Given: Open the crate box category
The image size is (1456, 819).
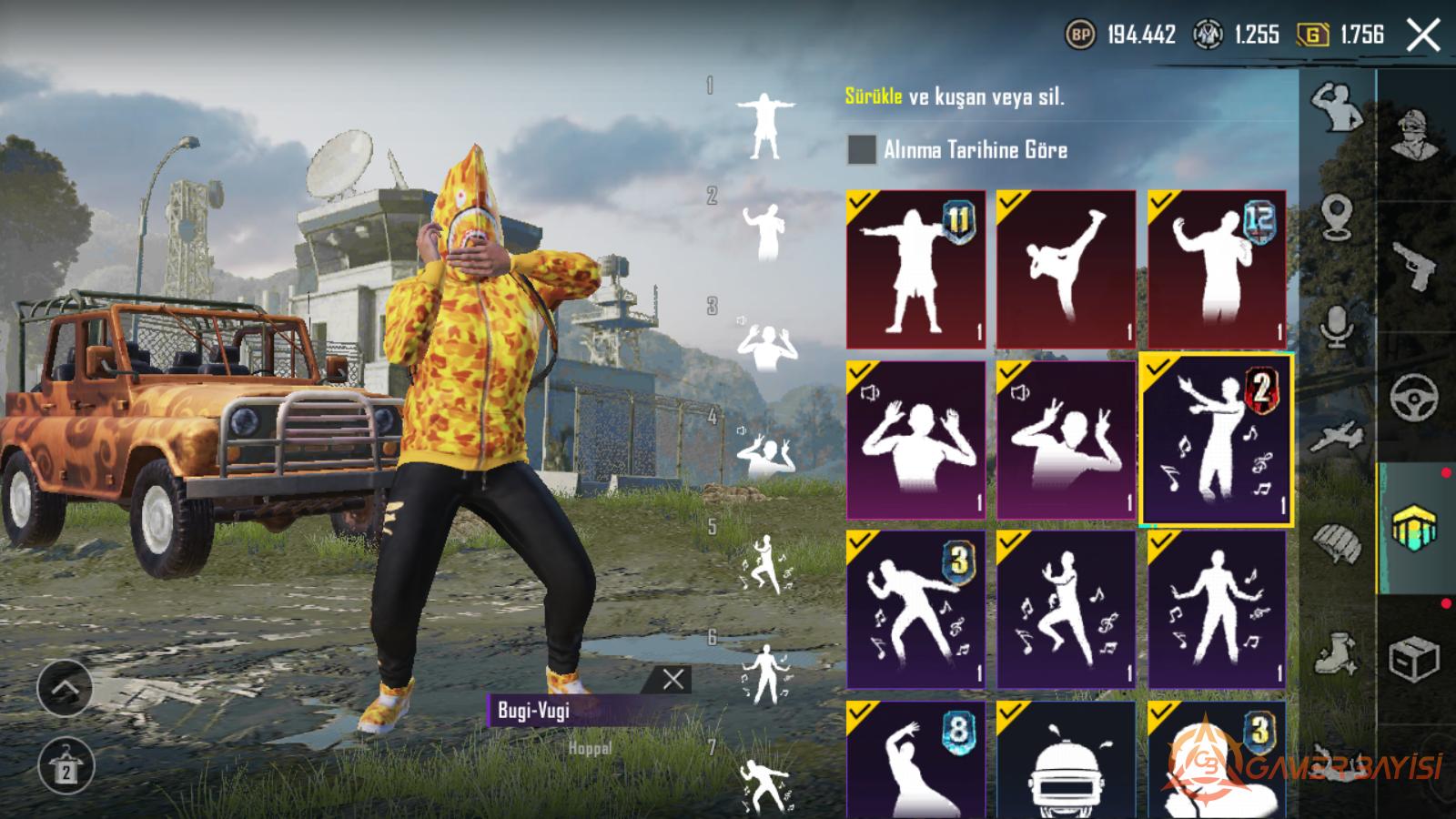Looking at the screenshot, I should tap(1415, 659).
